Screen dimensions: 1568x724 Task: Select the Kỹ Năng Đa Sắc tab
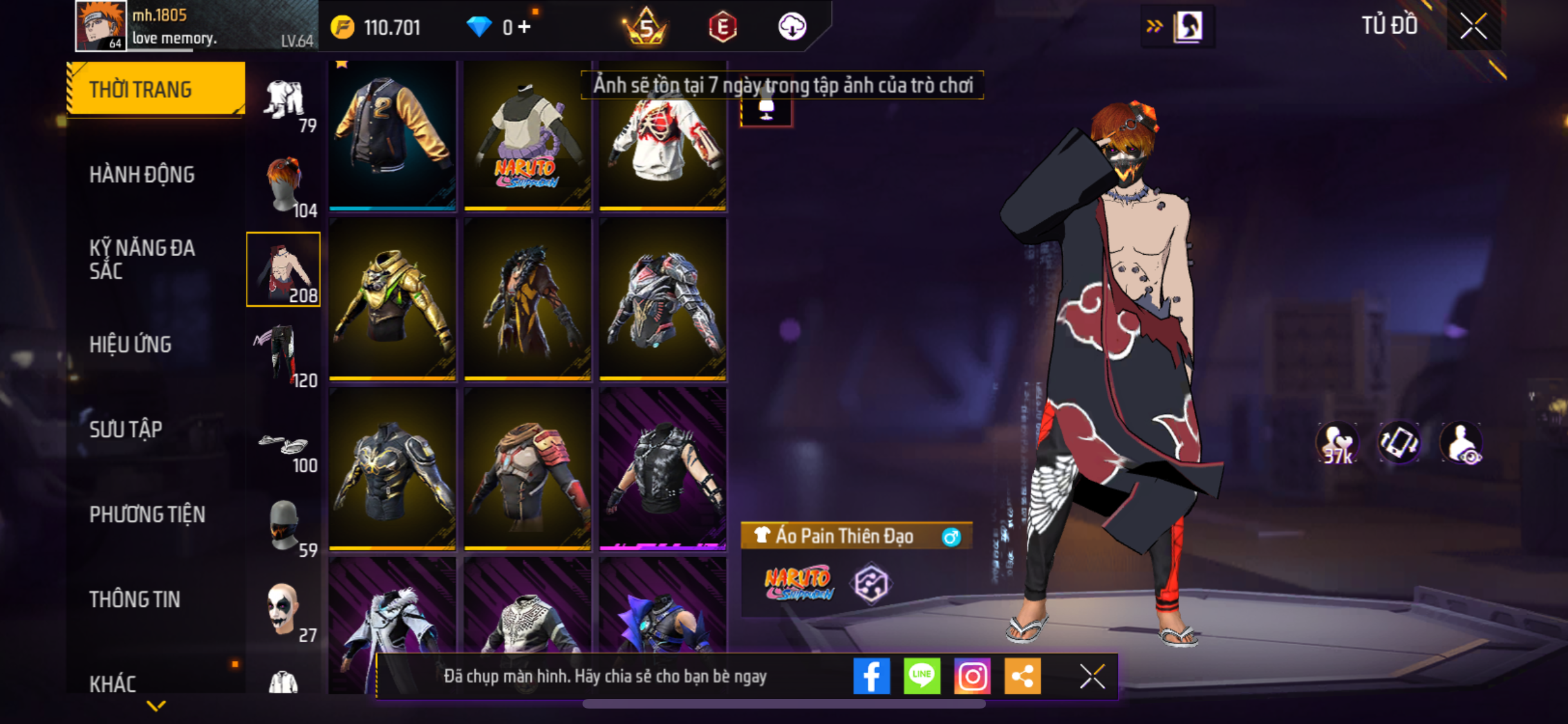click(142, 259)
